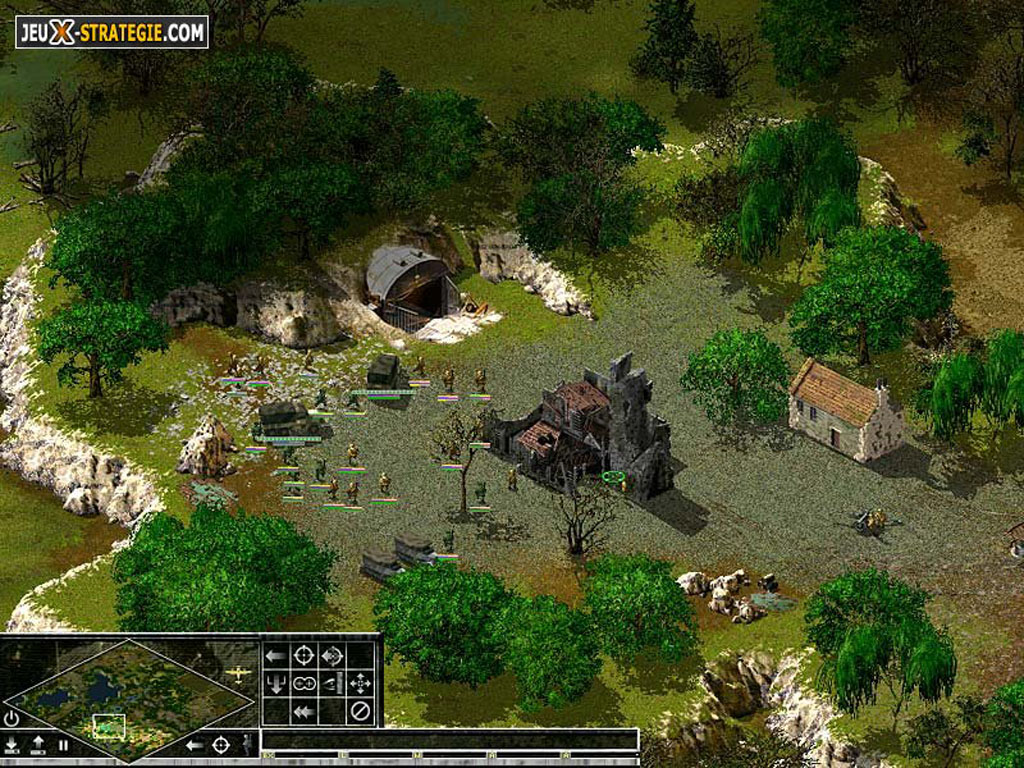
Task: Select the soldier figure icon
Action: click(247, 744)
